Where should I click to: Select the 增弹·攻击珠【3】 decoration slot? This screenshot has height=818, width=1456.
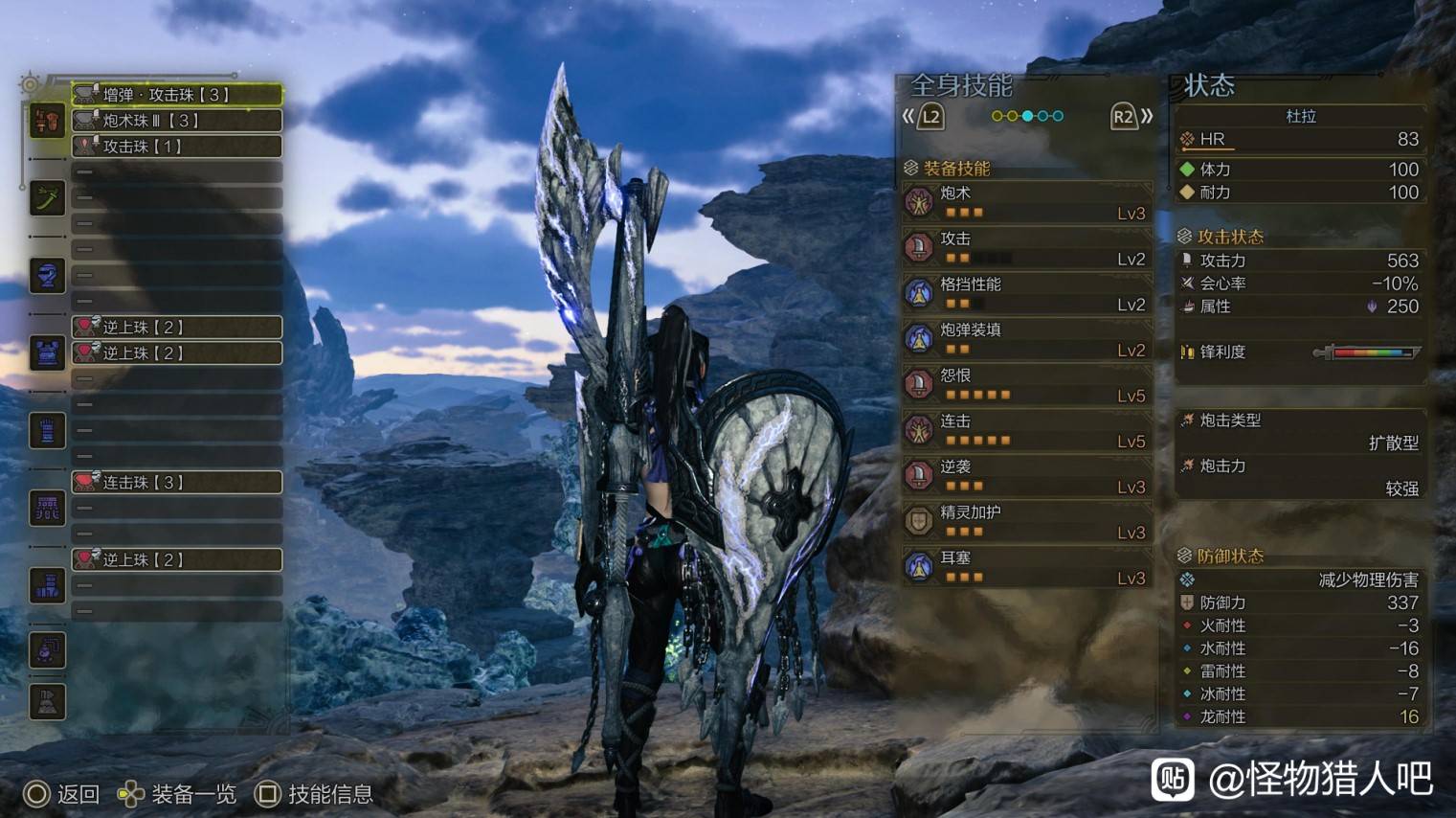(x=177, y=94)
